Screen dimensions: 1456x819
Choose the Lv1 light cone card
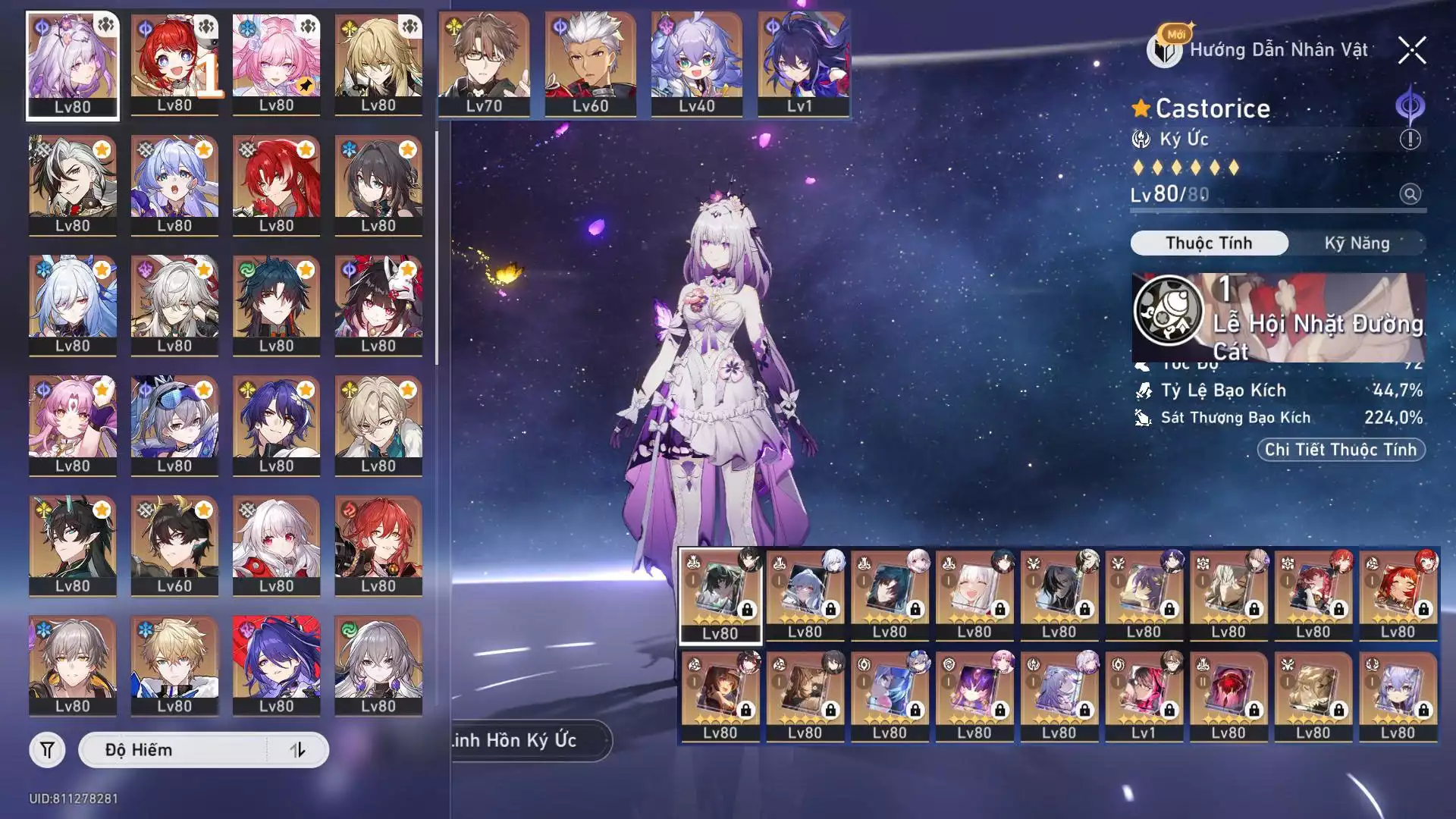tap(1144, 696)
